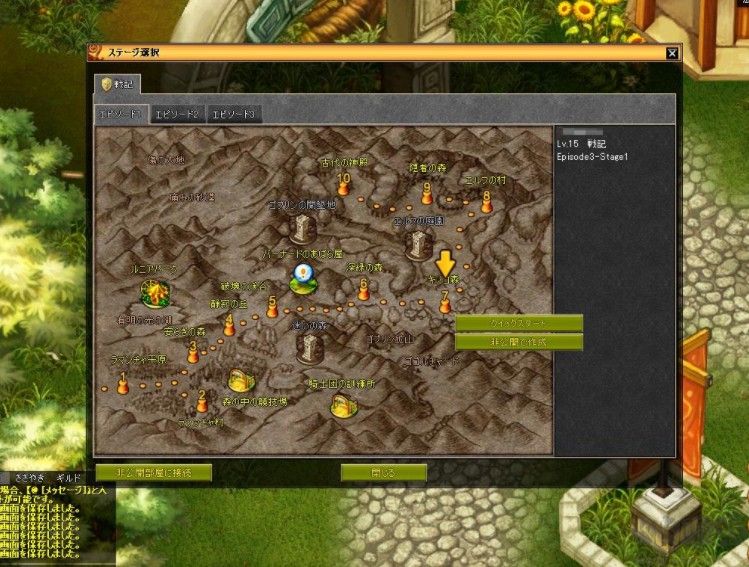Choose stage 4 marker on the map
The width and height of the screenshot is (749, 567).
pyautogui.click(x=229, y=326)
